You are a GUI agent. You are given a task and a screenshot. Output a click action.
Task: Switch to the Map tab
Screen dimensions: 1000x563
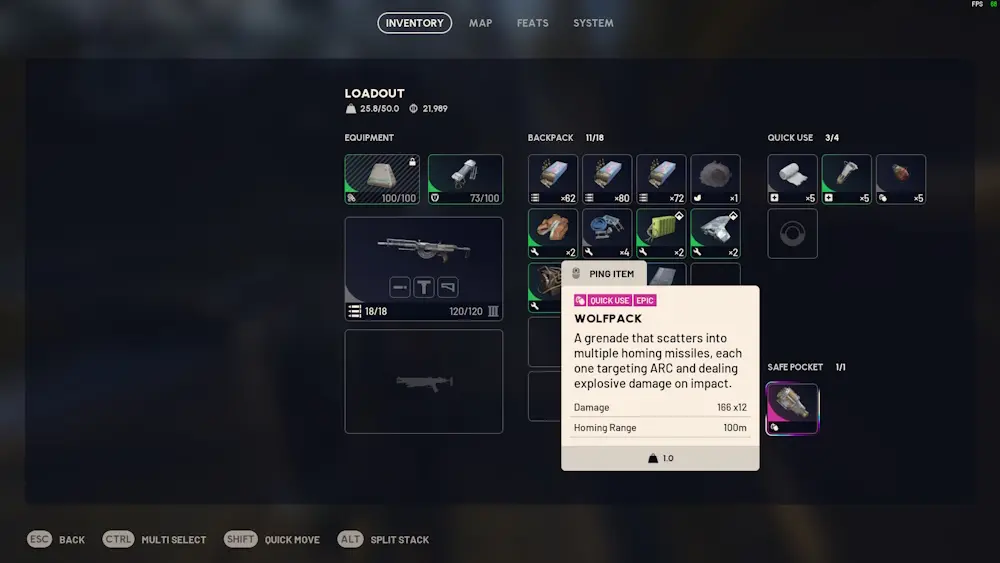(x=480, y=23)
